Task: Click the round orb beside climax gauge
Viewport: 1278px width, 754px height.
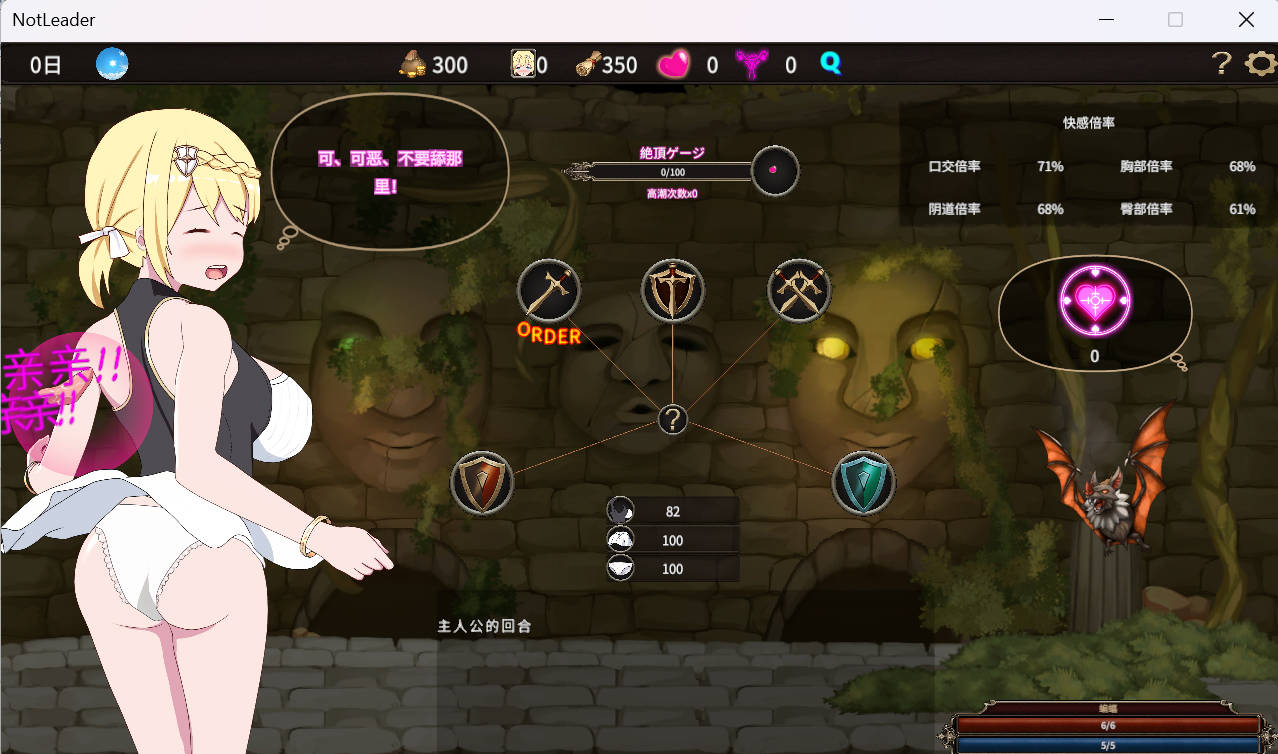Action: [x=775, y=171]
